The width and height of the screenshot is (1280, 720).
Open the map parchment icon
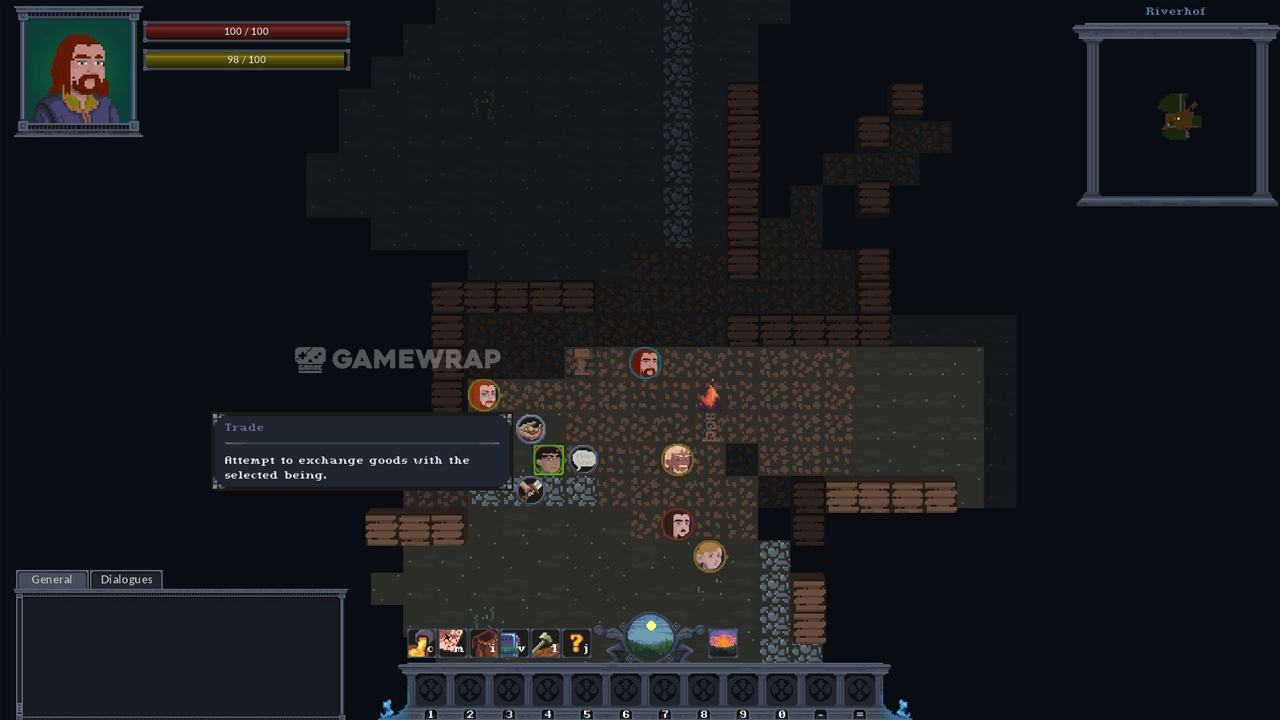(x=452, y=643)
